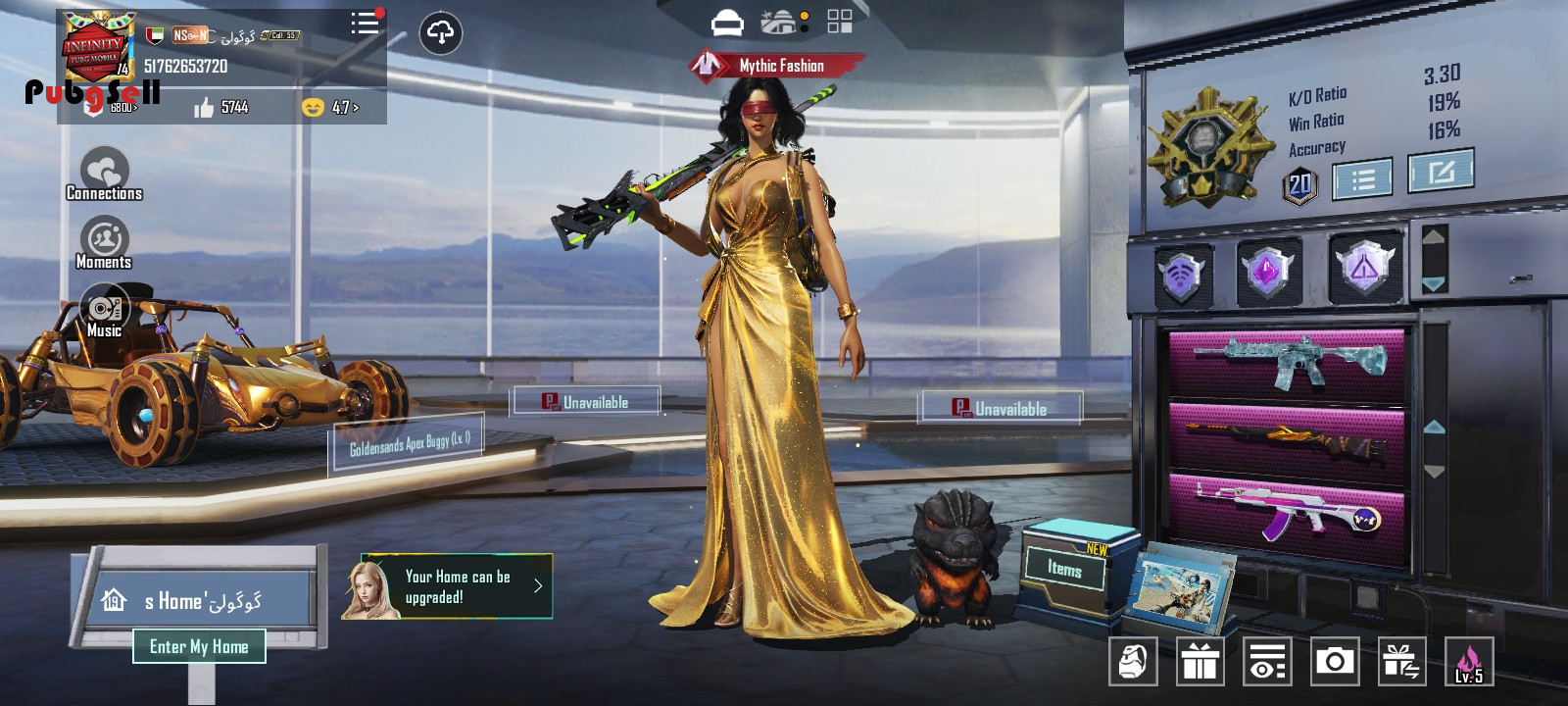Open the profile list menu with red dot

pos(366,24)
